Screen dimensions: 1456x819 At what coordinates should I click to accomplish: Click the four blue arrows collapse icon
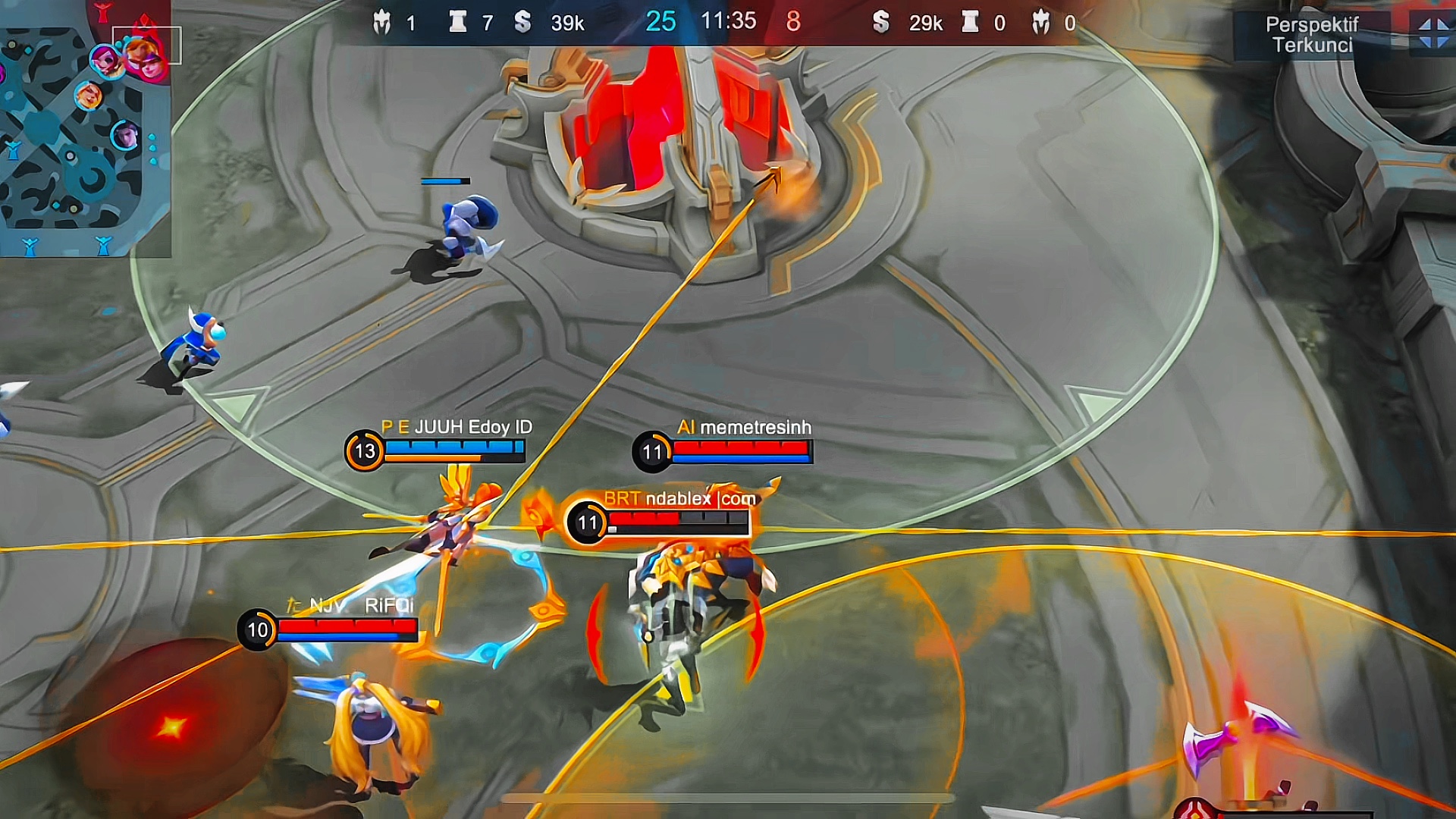click(x=1432, y=33)
